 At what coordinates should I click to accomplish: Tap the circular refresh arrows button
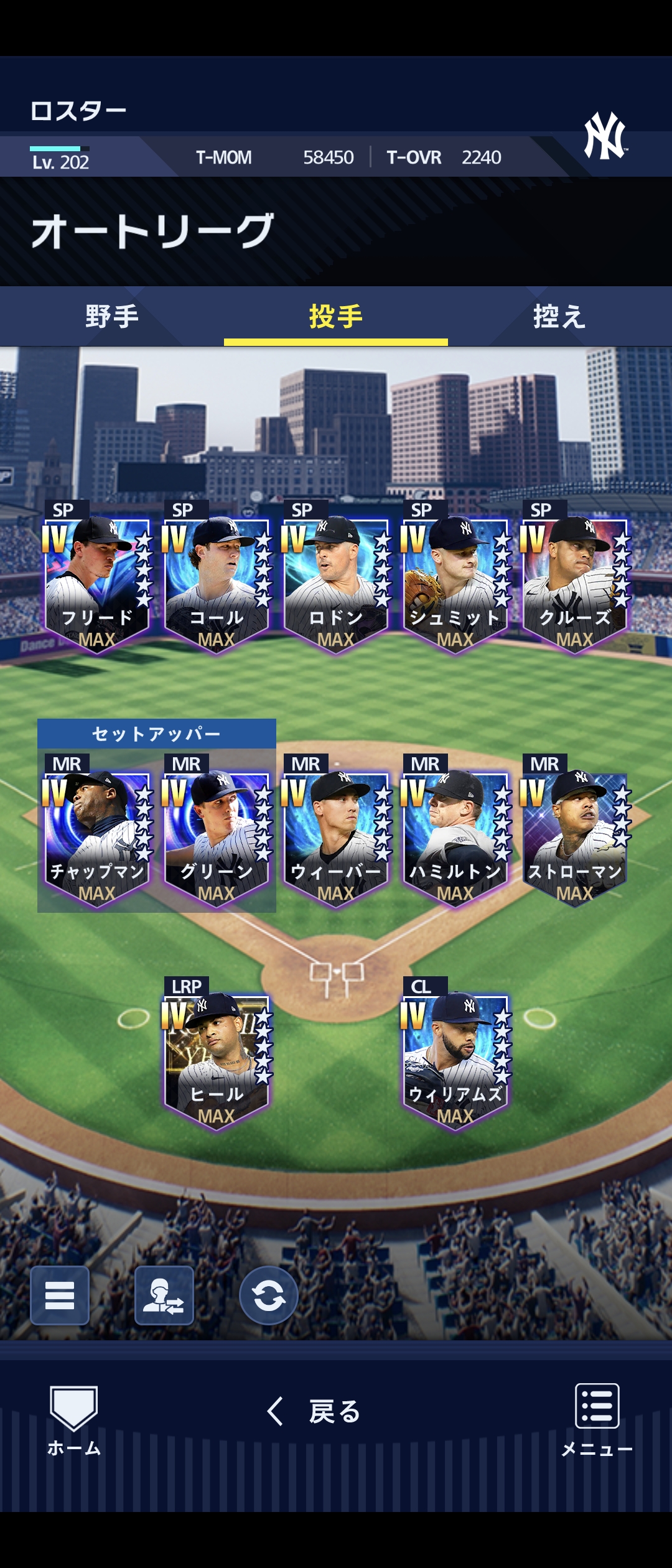[x=269, y=1295]
